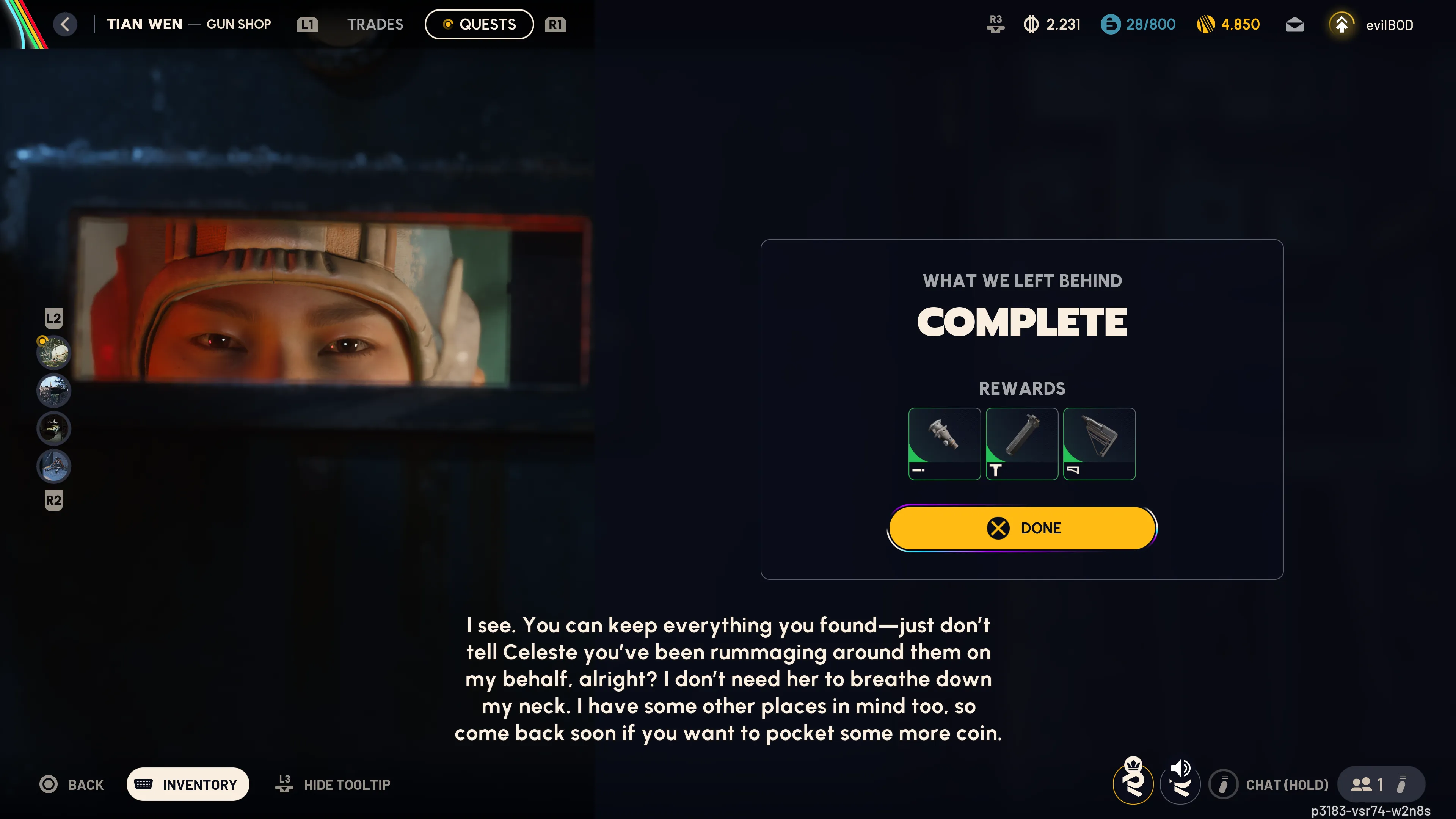Select the quest thumbnail marked with yellow tracker
Screen dimensions: 1456x819
(x=53, y=352)
